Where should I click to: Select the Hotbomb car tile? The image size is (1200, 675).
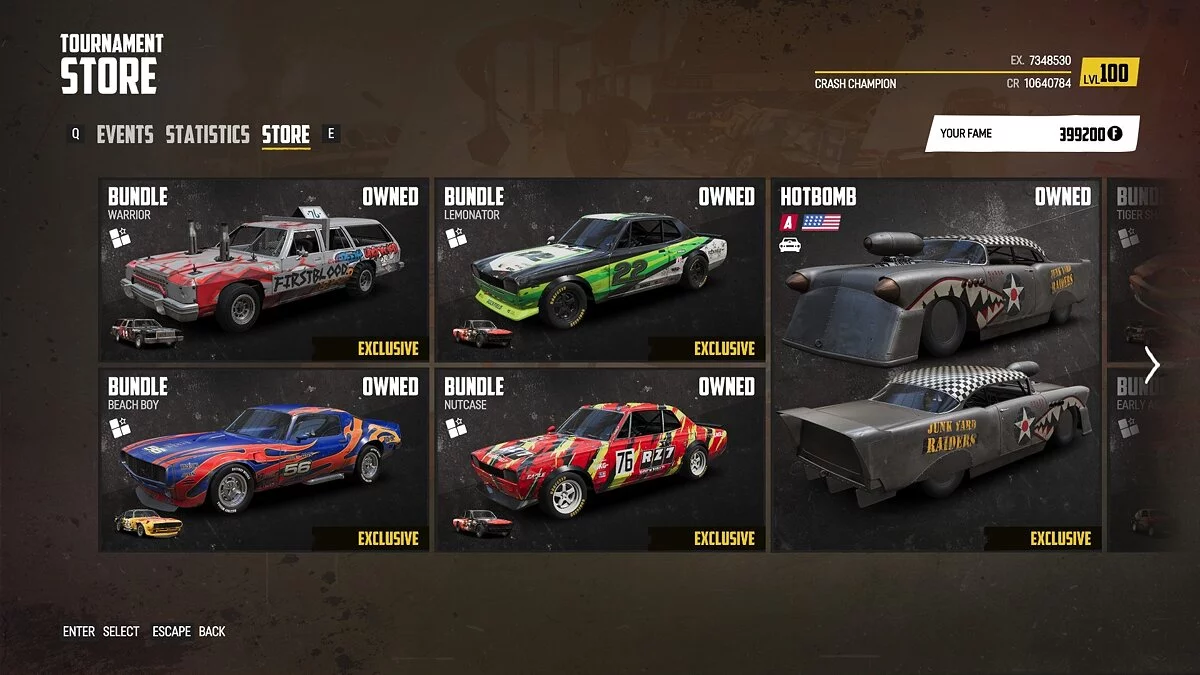[936, 365]
